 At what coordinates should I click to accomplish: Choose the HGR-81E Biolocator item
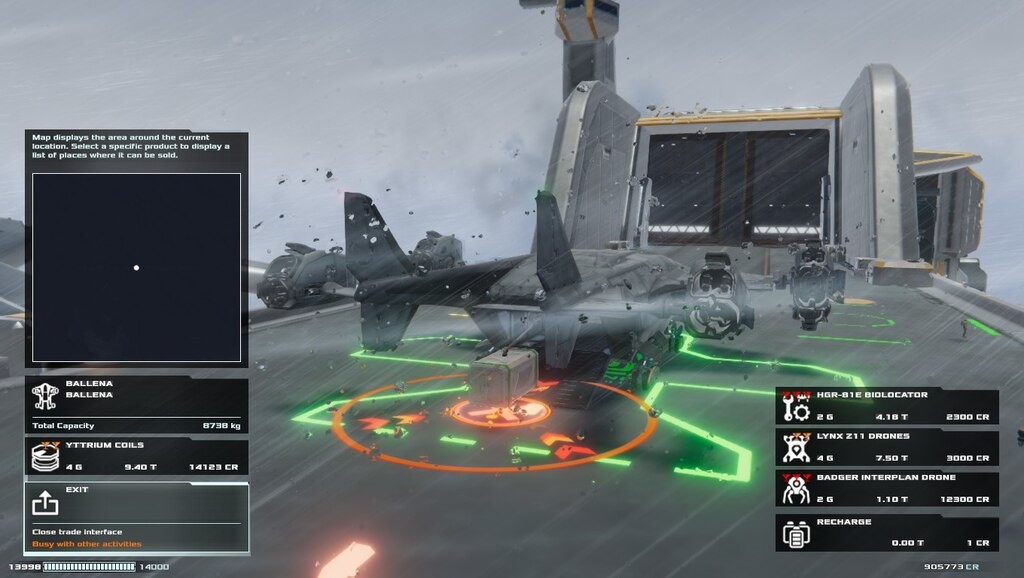[887, 406]
